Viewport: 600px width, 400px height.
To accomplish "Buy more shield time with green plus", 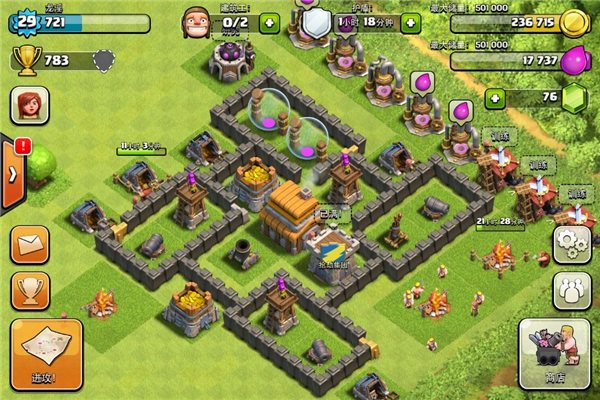I will 410,22.
